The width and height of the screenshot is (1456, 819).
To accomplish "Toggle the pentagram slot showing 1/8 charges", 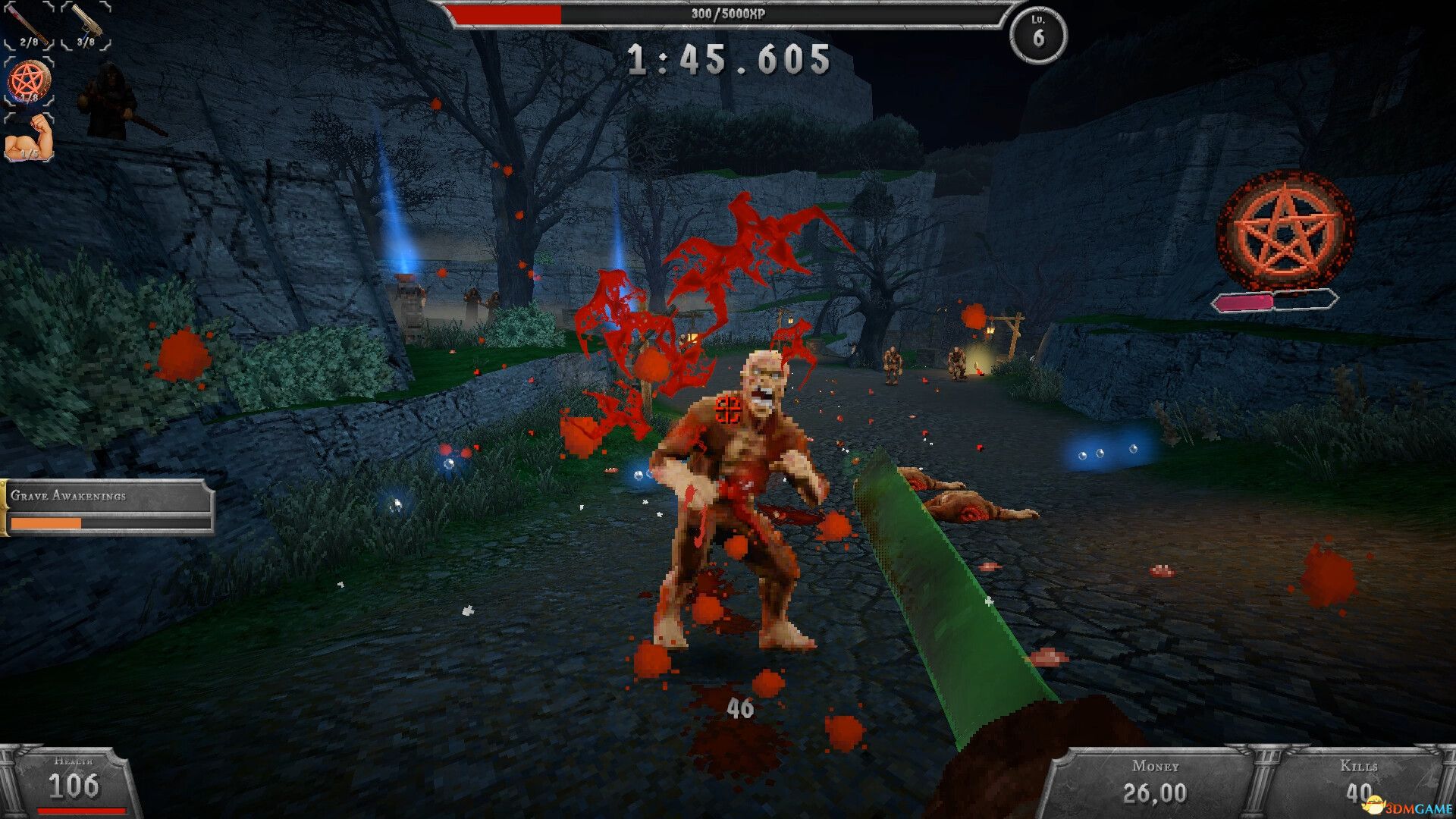I will (30, 80).
